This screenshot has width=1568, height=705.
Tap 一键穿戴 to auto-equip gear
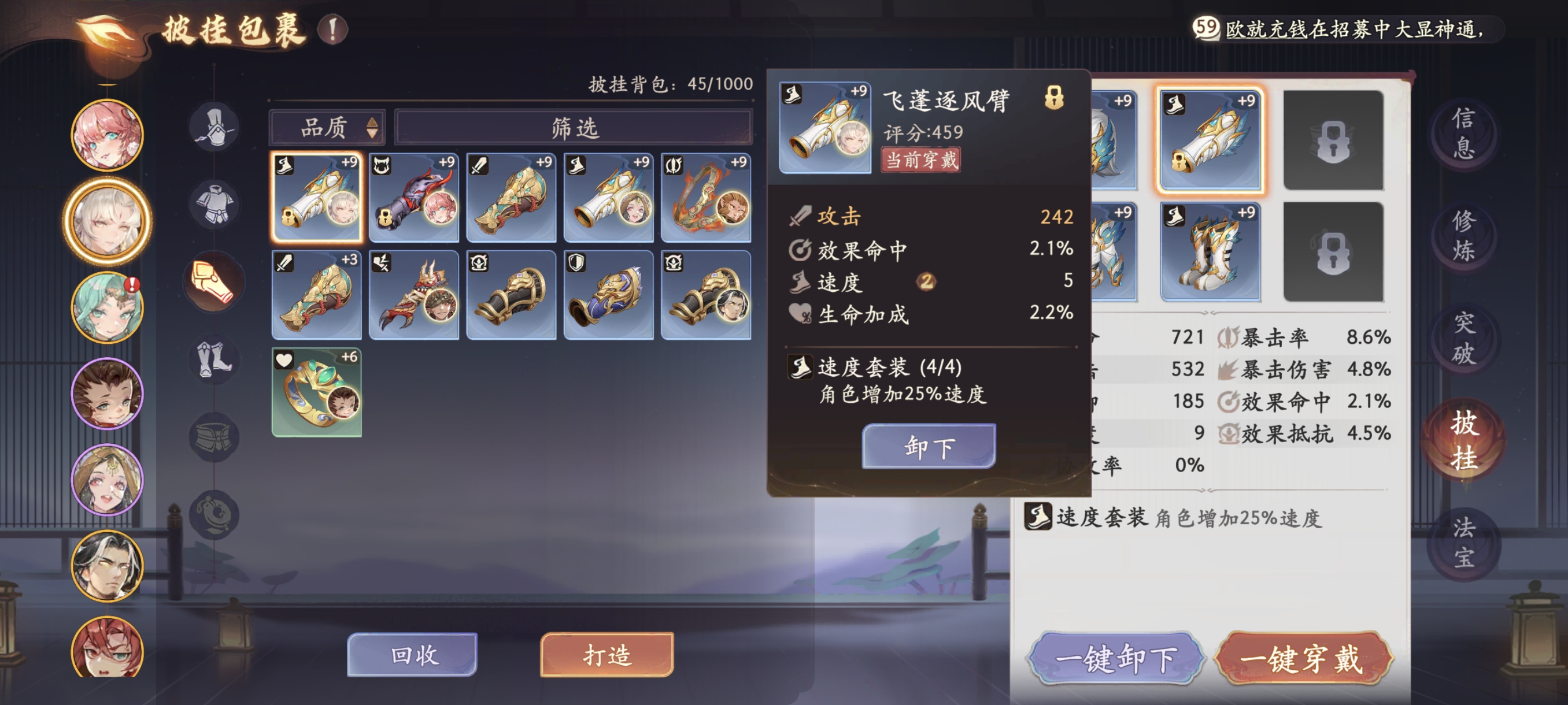coord(1302,658)
